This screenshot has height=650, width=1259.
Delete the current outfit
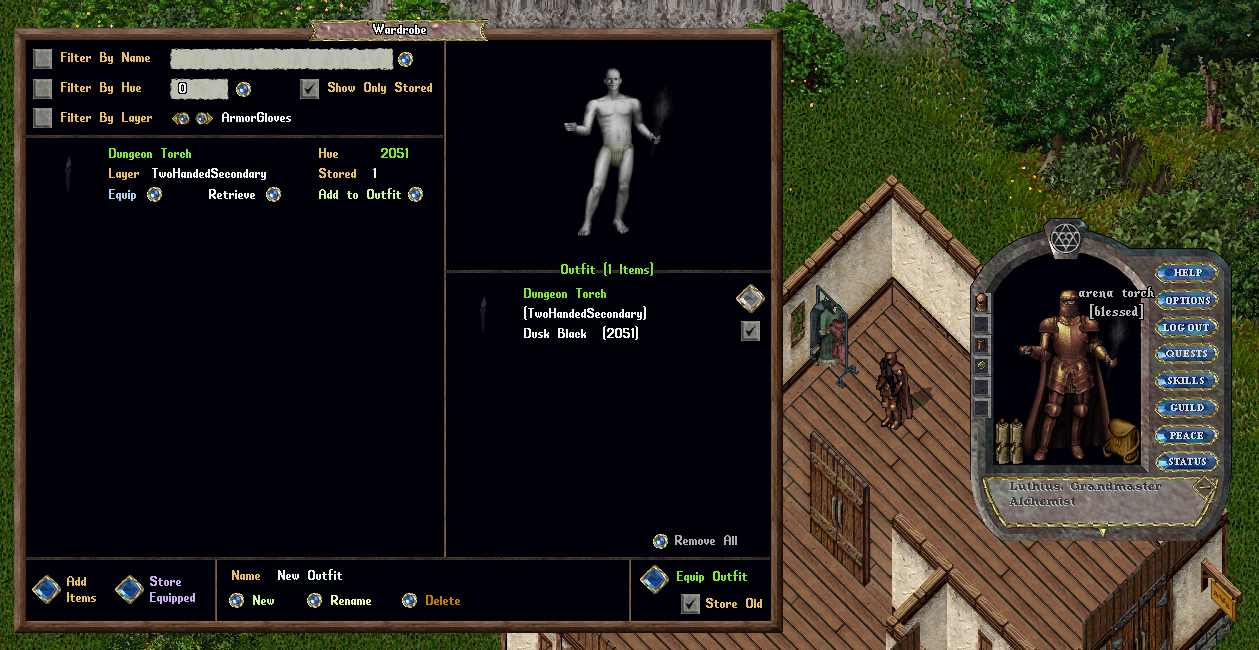pos(409,601)
